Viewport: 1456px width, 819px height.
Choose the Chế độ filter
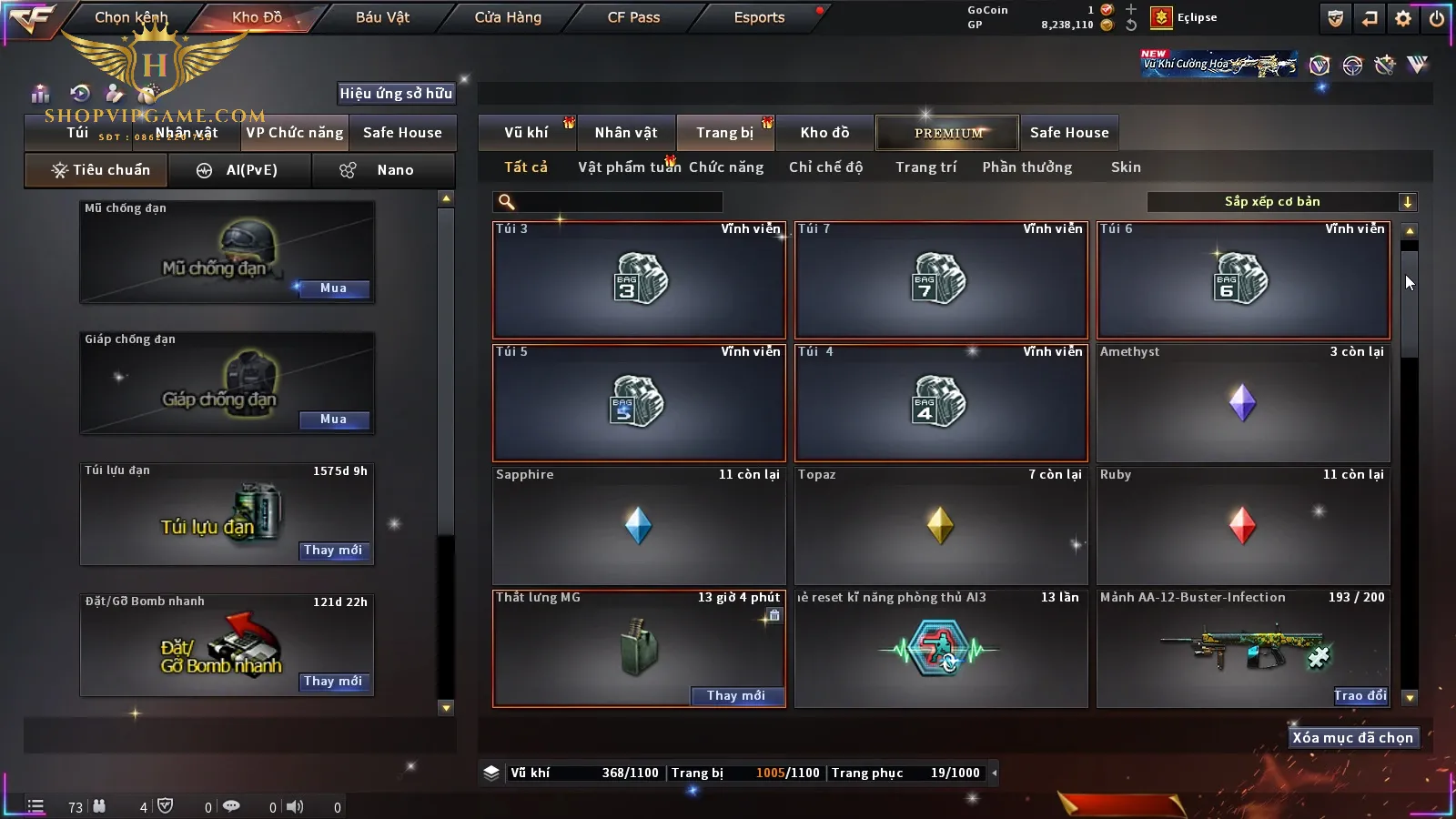click(825, 167)
